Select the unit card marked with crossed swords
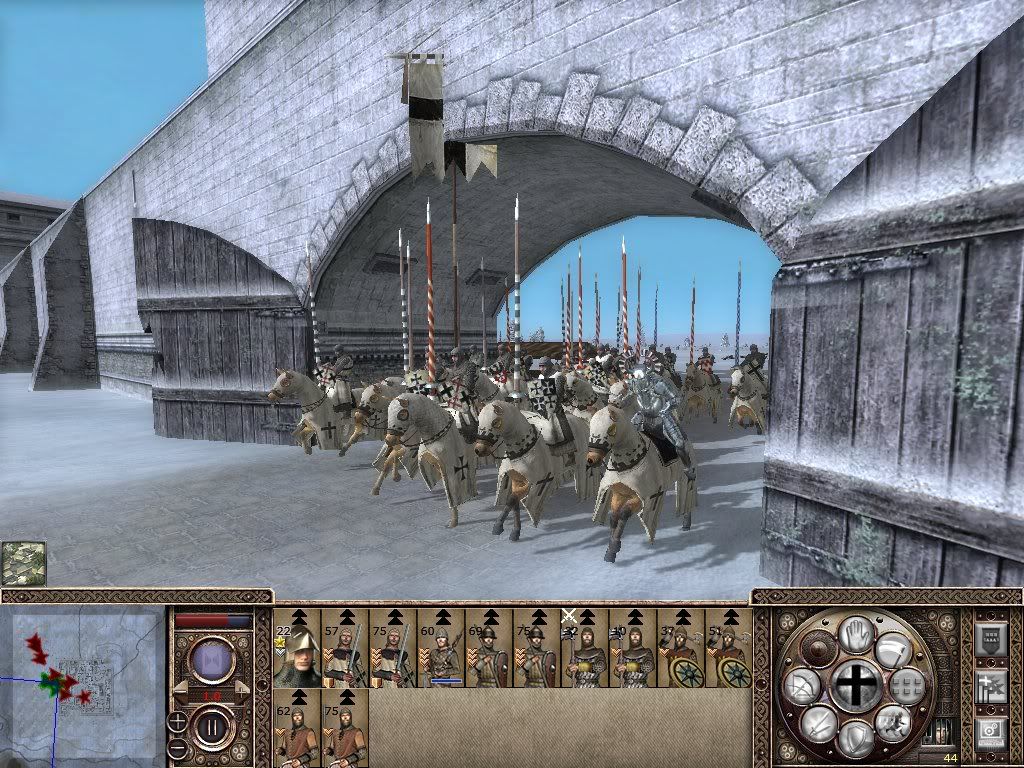Screen dimensions: 1024x768 585,647
